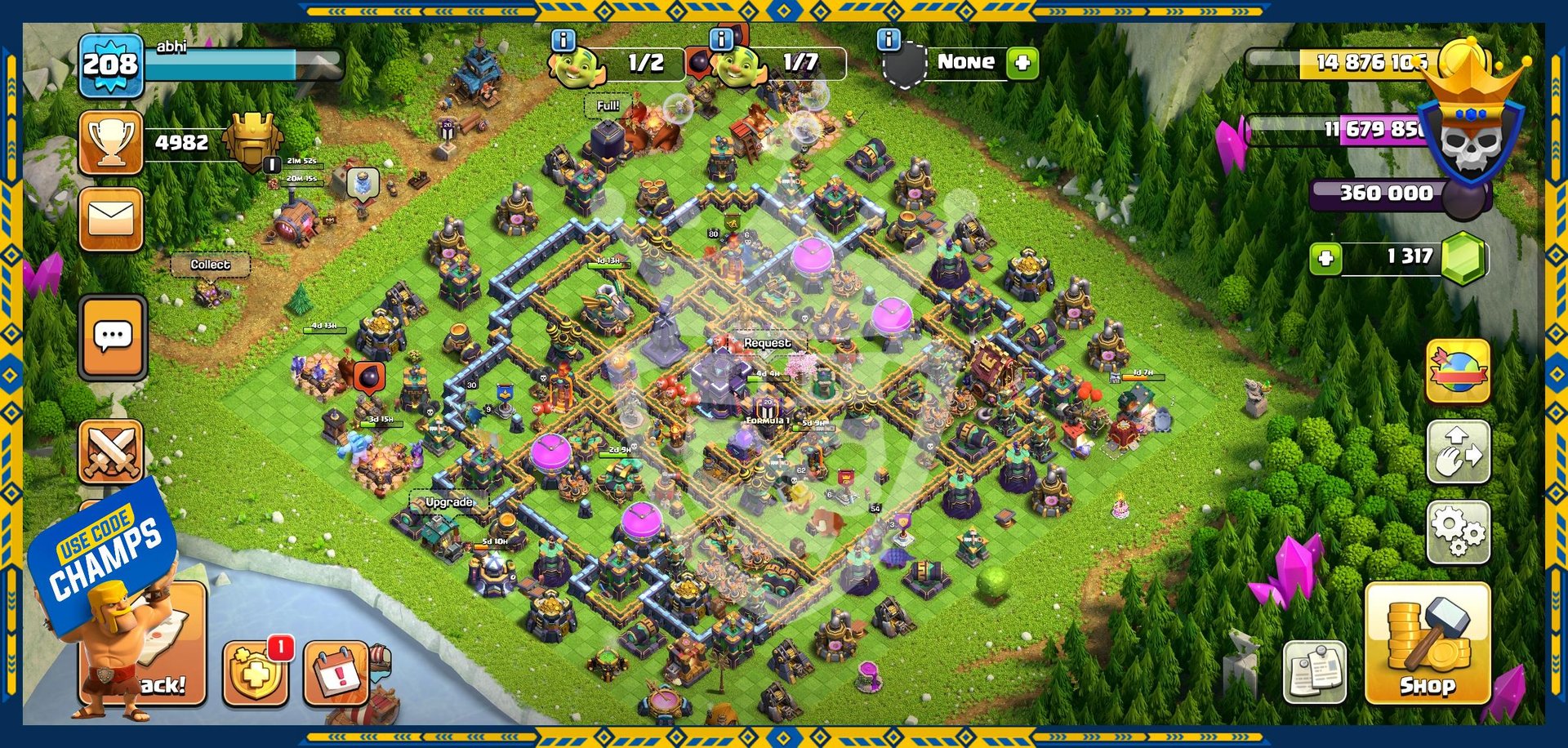The height and width of the screenshot is (748, 1568).
Task: Show player profile from level 208 badge
Action: [x=111, y=65]
